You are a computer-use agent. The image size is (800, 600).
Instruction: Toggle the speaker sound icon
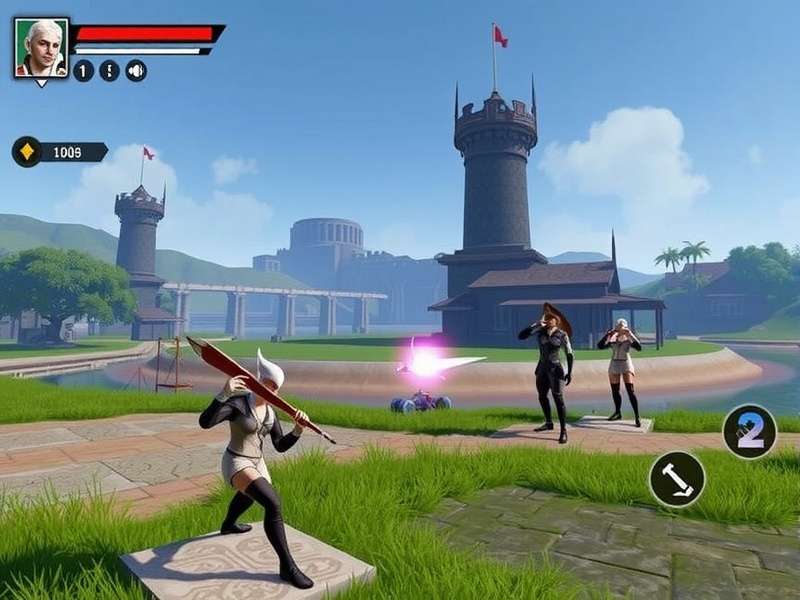136,71
